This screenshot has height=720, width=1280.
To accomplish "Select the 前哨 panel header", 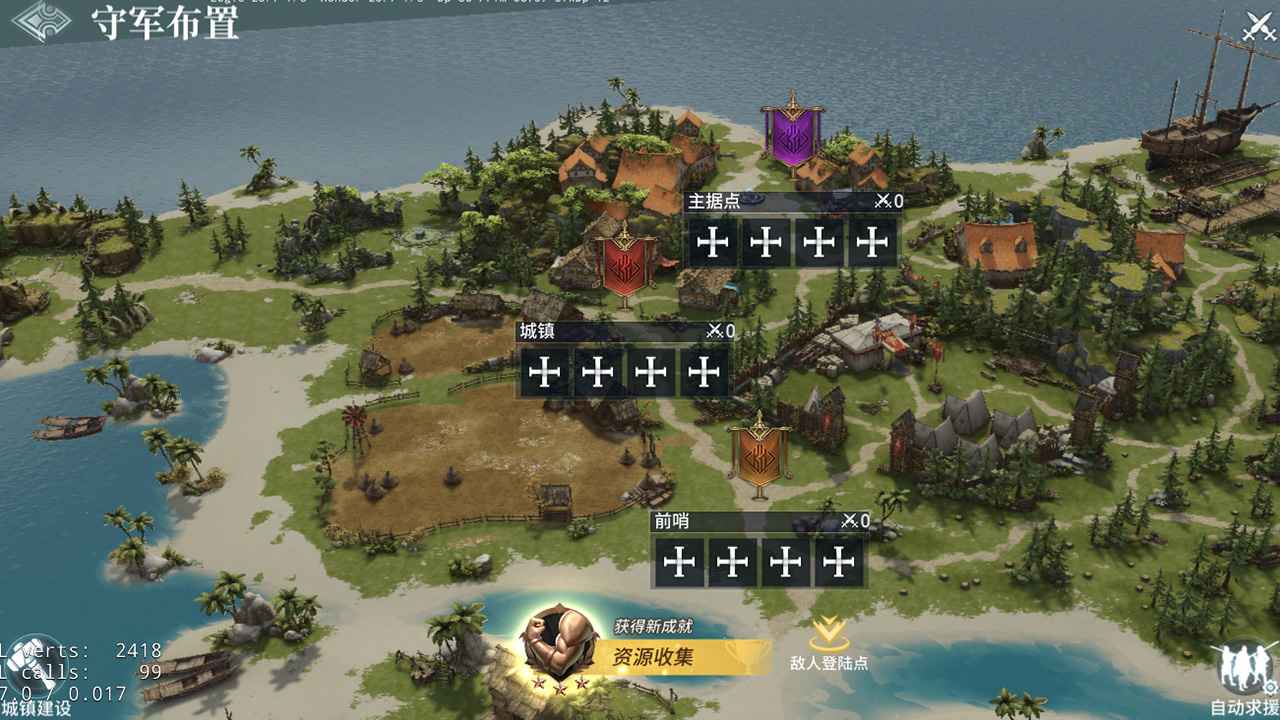I will (x=670, y=523).
